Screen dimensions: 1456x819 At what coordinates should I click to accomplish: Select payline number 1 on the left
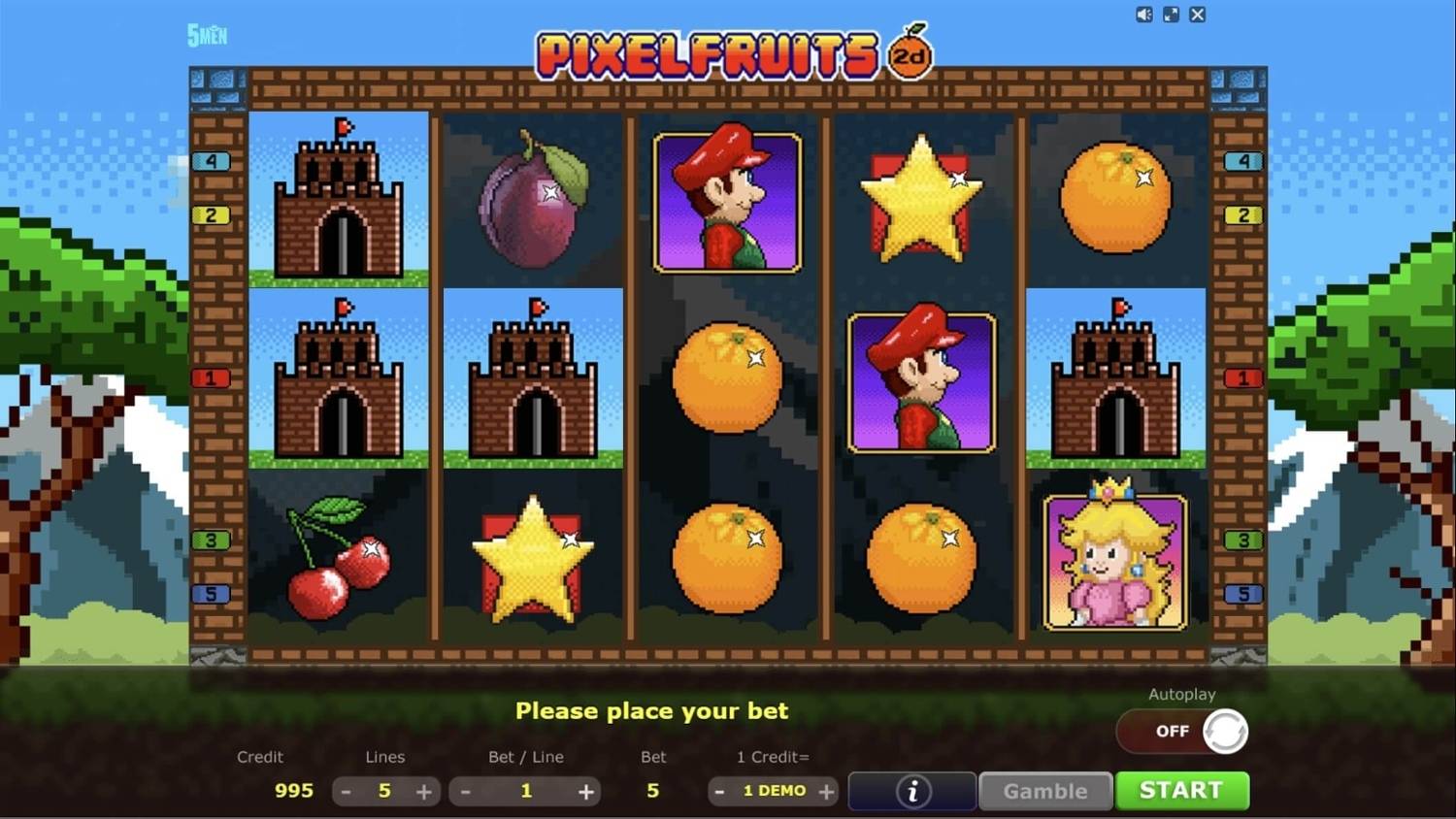pos(213,377)
